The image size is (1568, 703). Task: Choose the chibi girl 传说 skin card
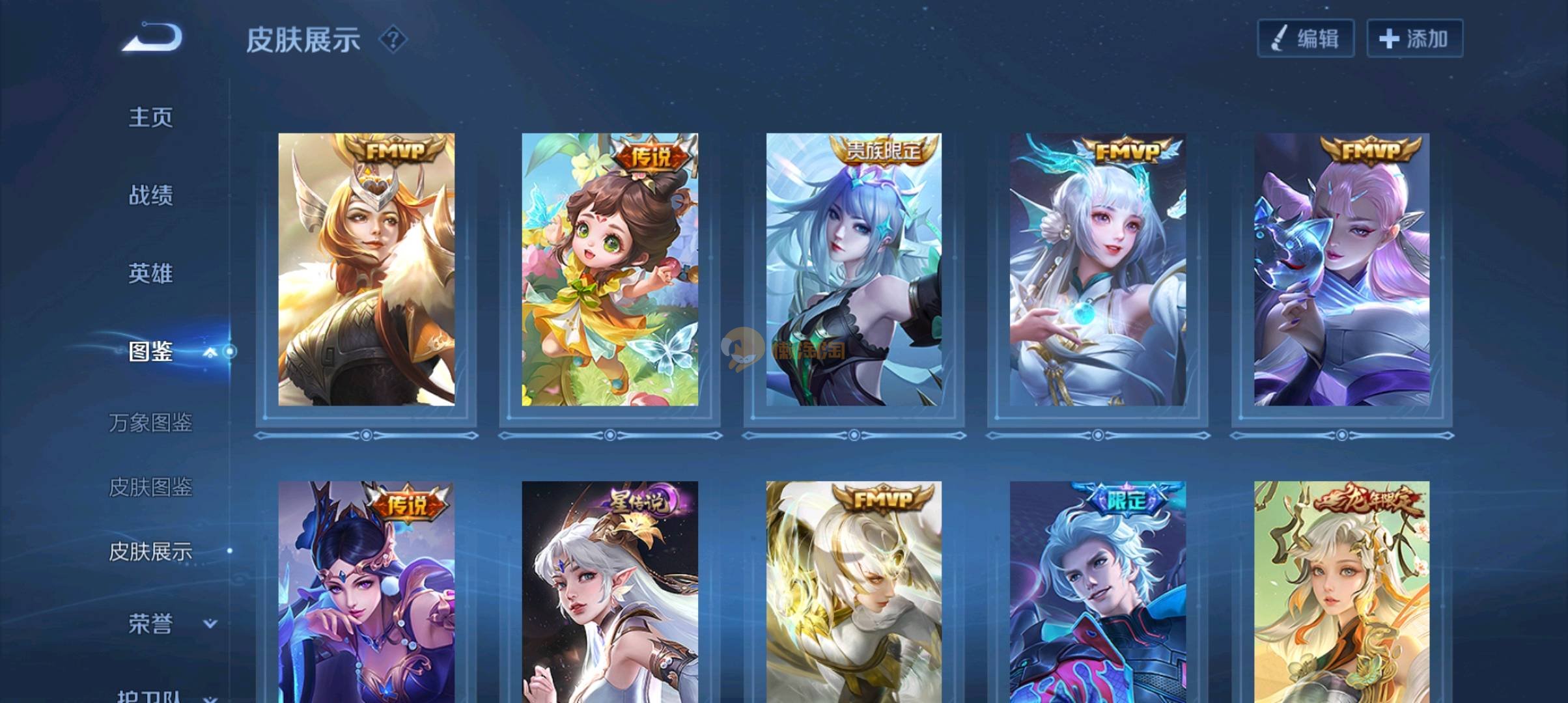point(609,269)
